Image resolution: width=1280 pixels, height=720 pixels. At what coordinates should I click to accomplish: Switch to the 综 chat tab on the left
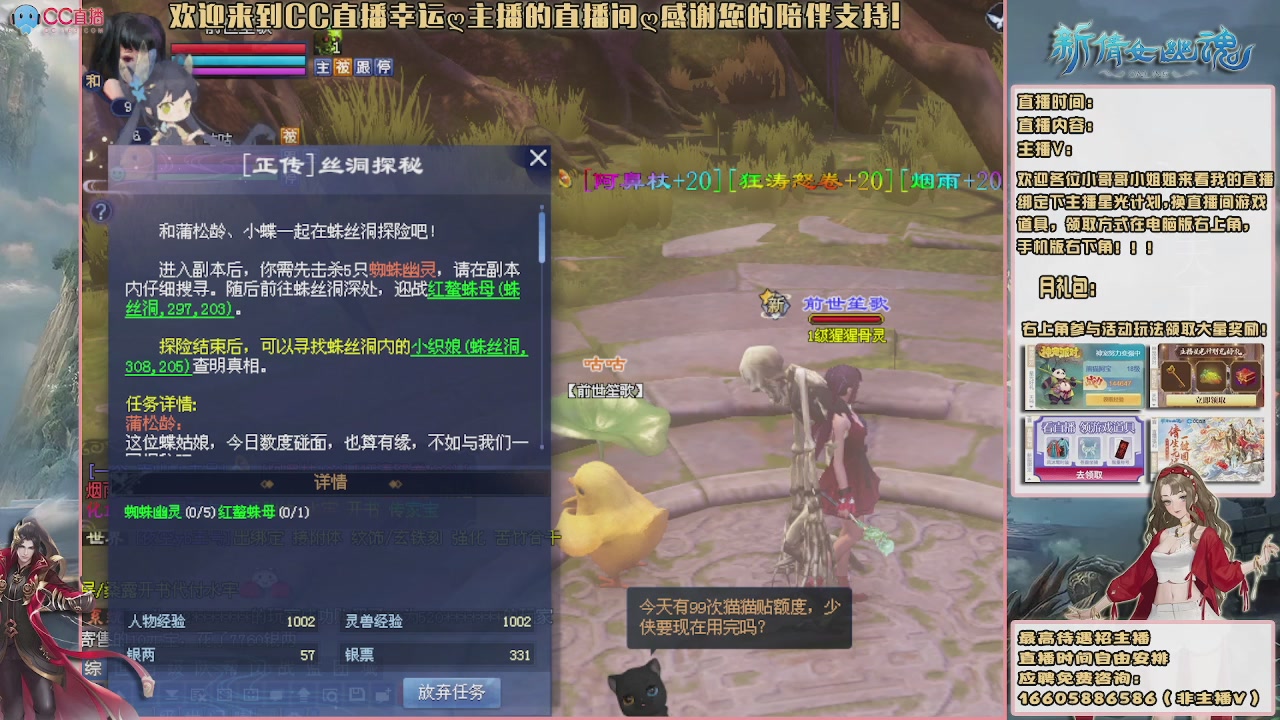pos(94,666)
